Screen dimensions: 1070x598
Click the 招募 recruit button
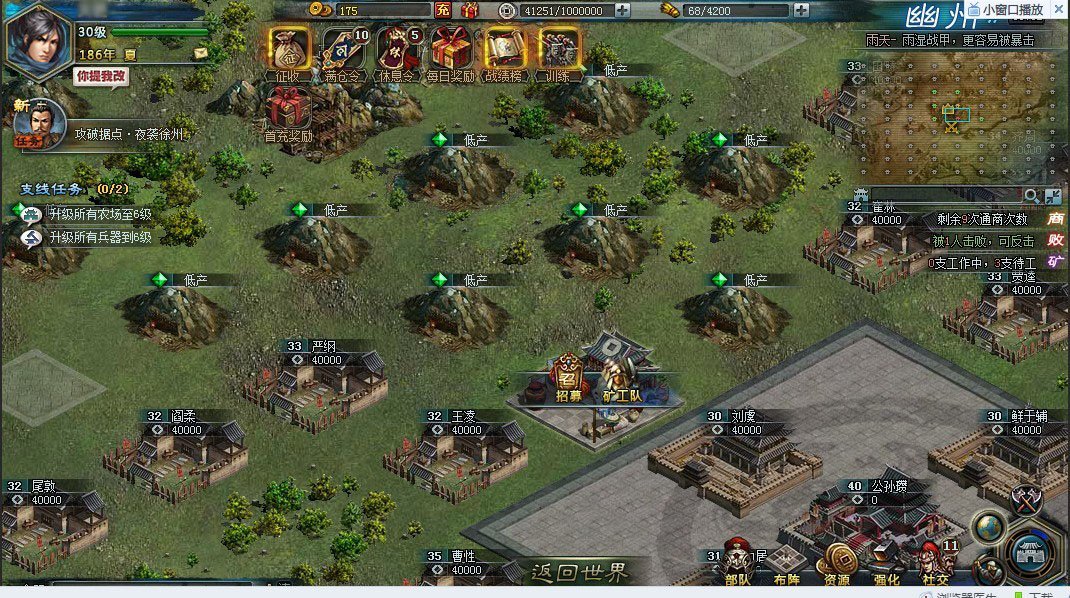tap(568, 380)
